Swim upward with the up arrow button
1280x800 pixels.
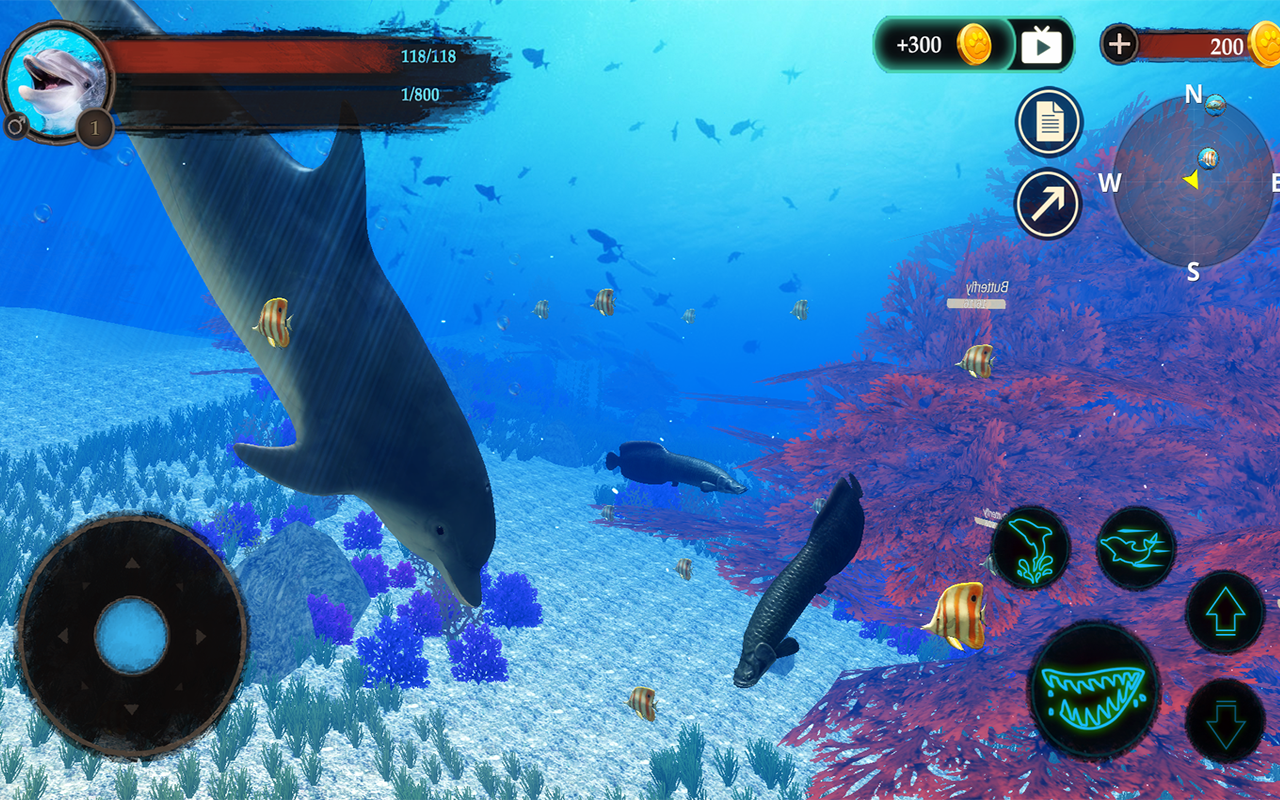pos(1225,613)
